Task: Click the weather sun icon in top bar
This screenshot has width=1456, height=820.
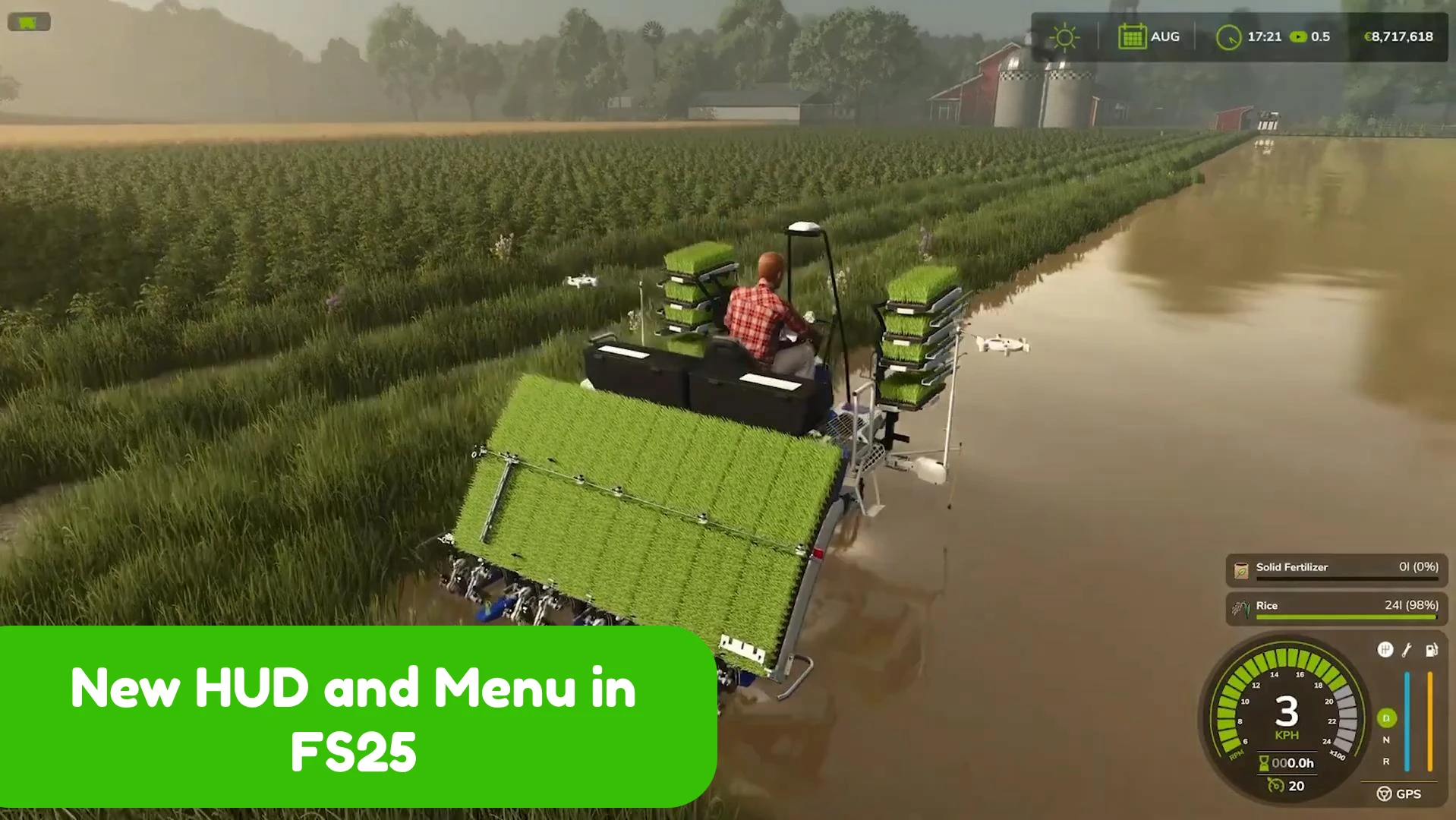Action: point(1064,36)
